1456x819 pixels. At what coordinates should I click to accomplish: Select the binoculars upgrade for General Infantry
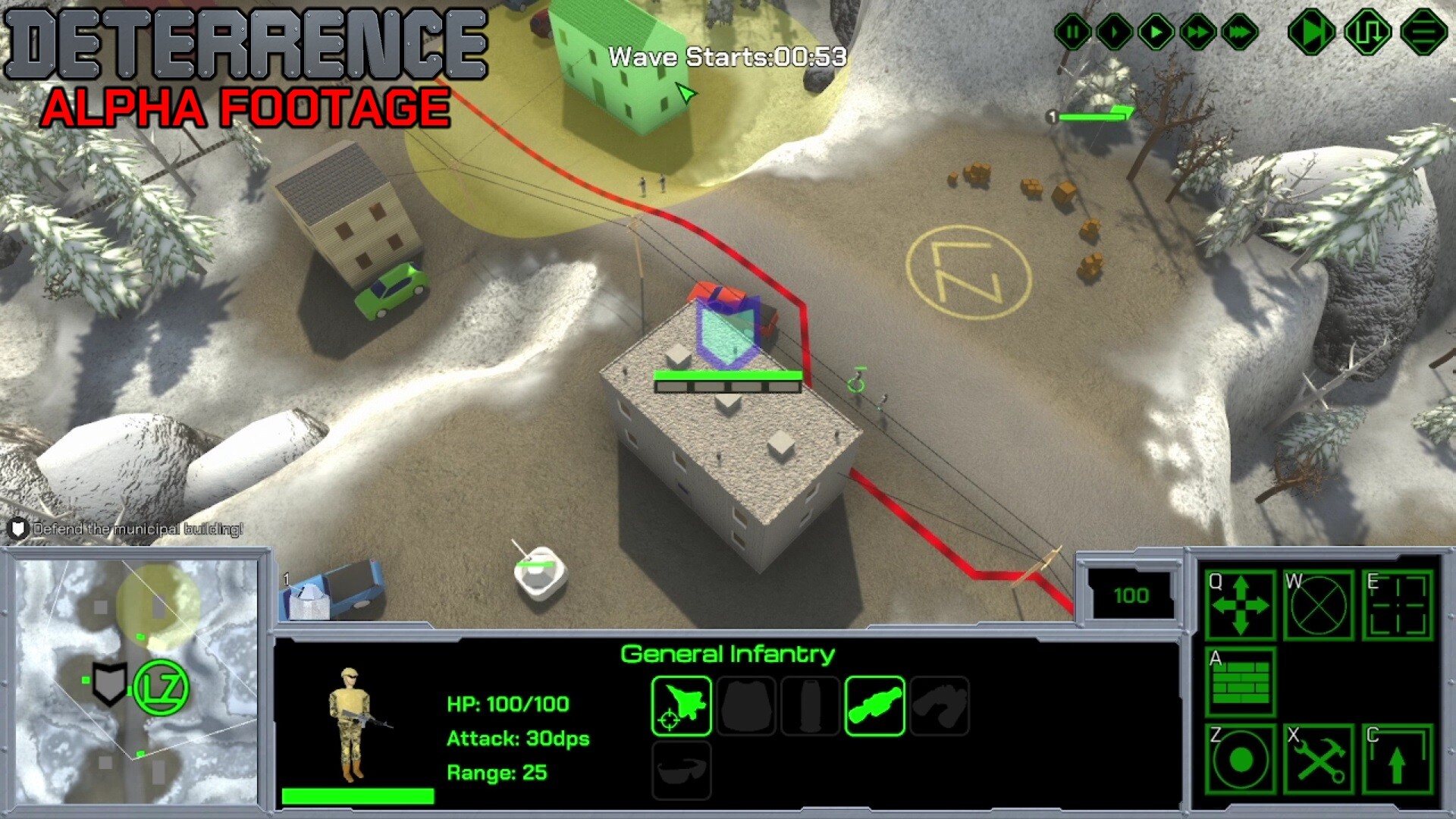[x=940, y=705]
